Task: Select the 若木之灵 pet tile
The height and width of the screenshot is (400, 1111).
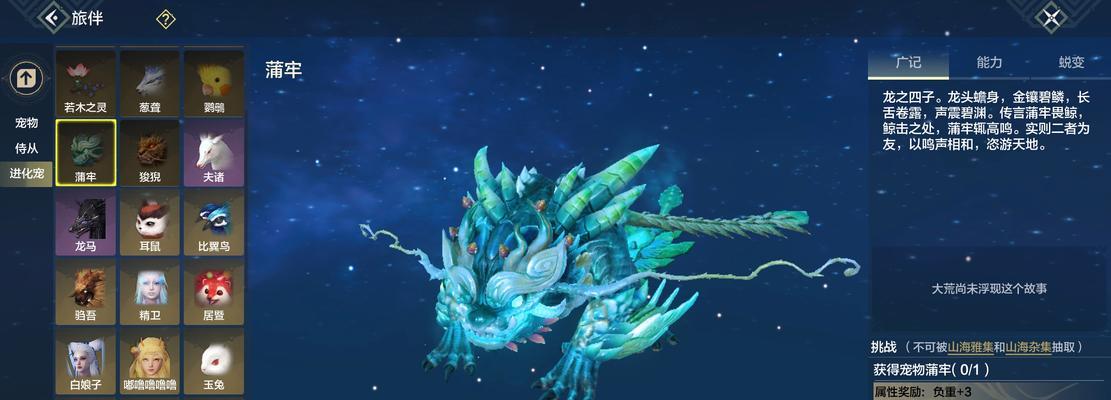Action: click(85, 81)
